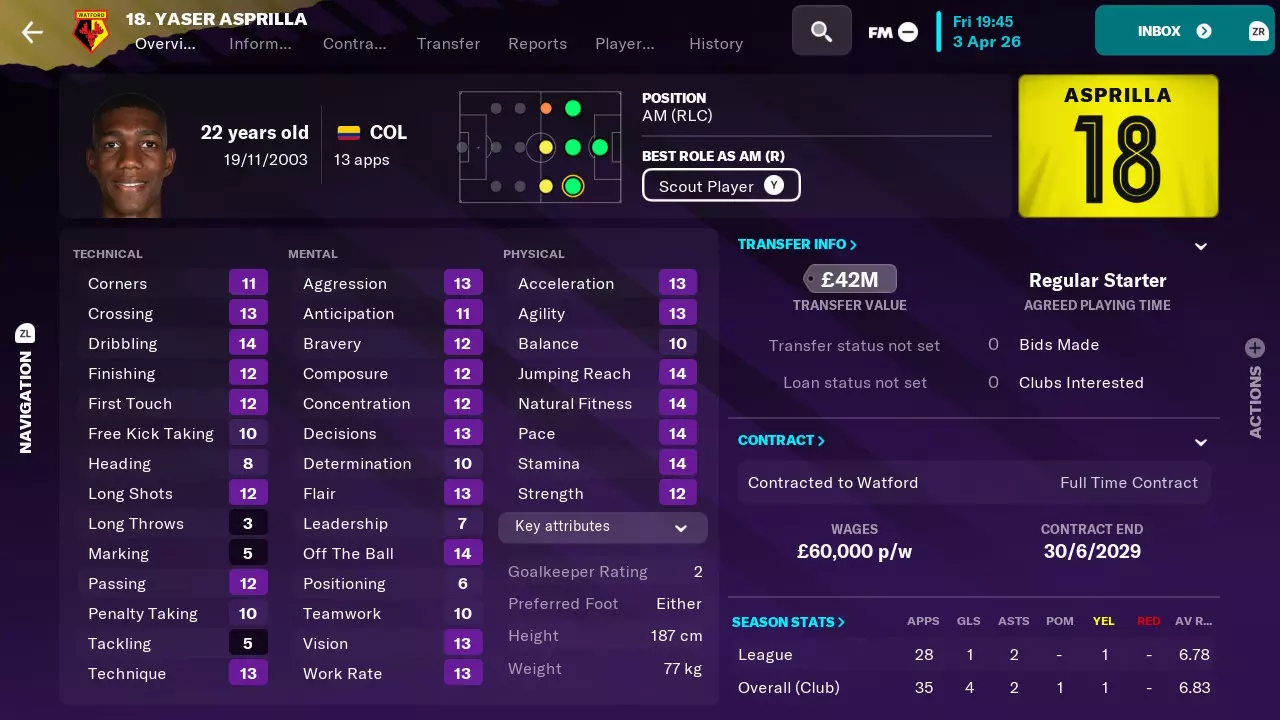The image size is (1280, 720).
Task: Click the search magnifier icon
Action: (821, 31)
